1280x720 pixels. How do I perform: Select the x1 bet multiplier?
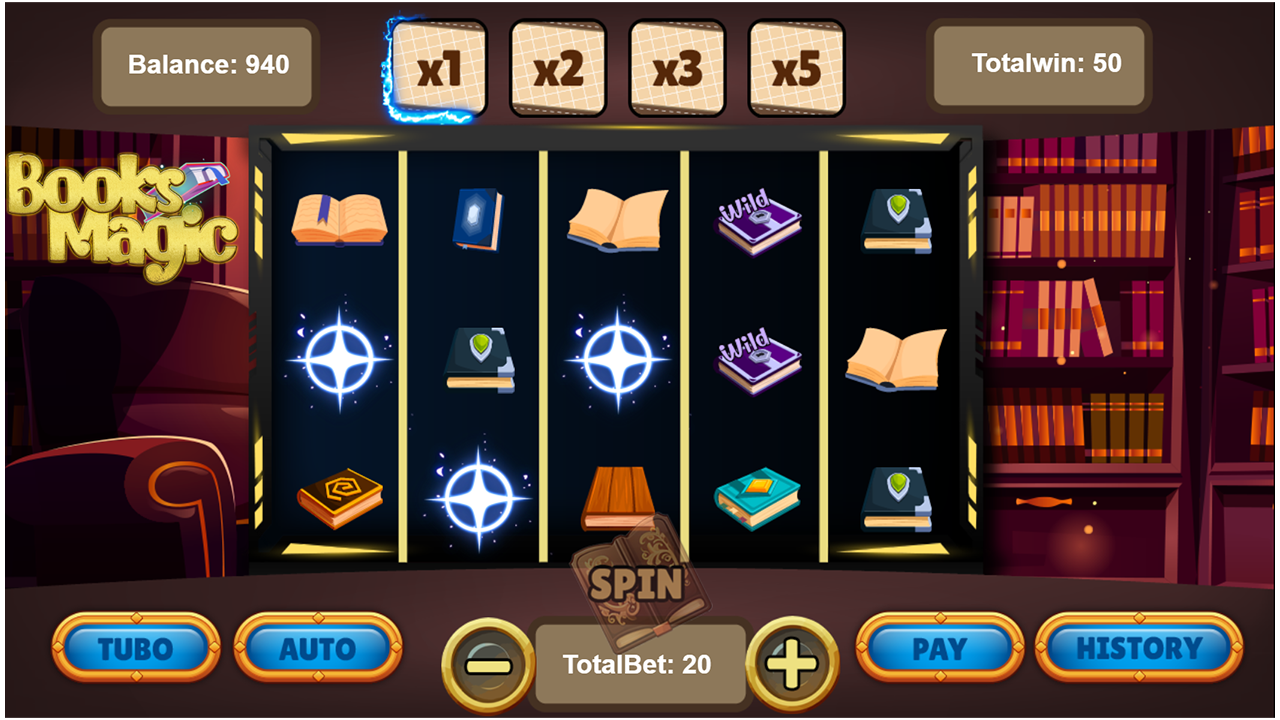(440, 65)
